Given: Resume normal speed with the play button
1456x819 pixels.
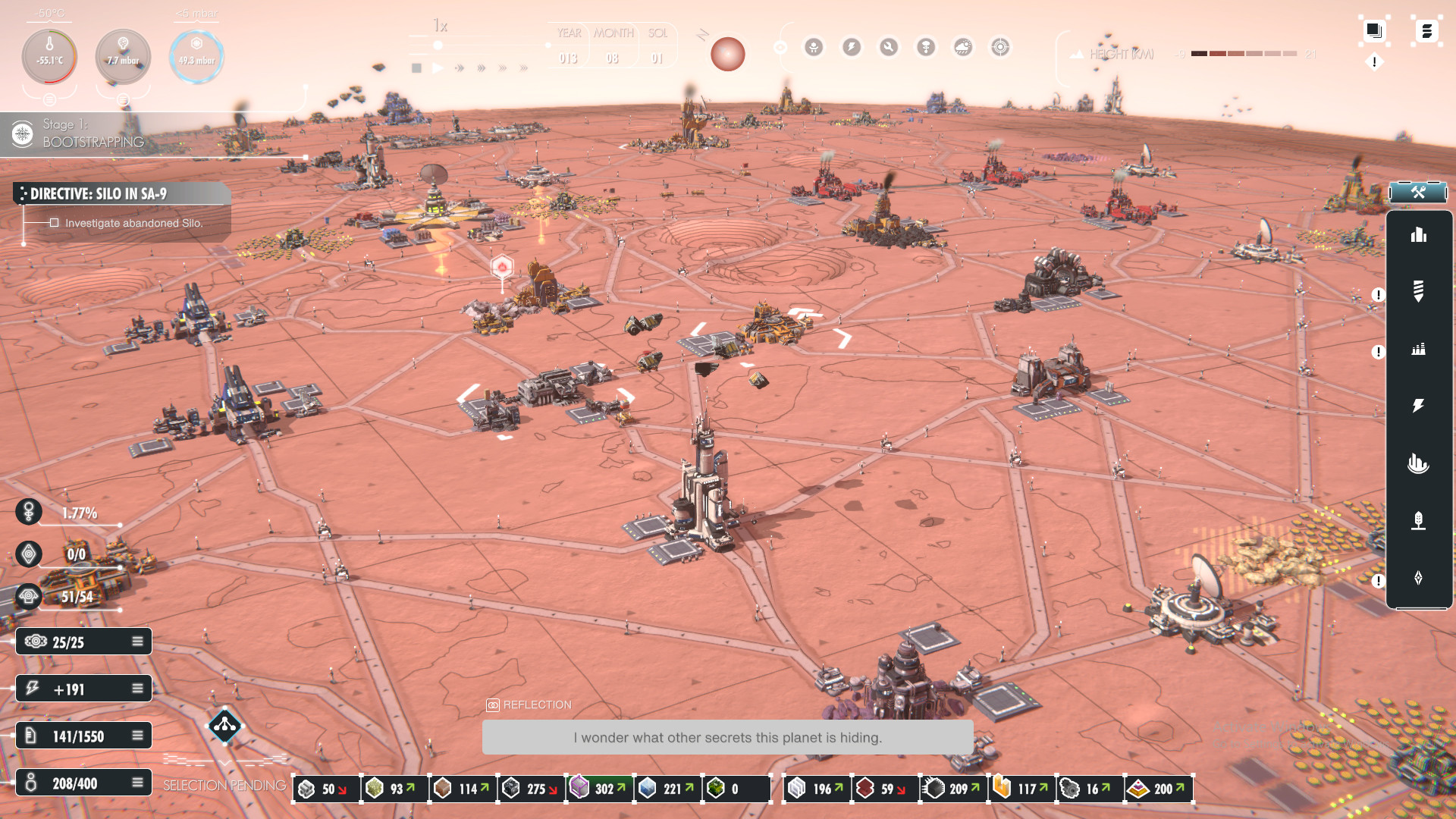Looking at the screenshot, I should point(438,68).
